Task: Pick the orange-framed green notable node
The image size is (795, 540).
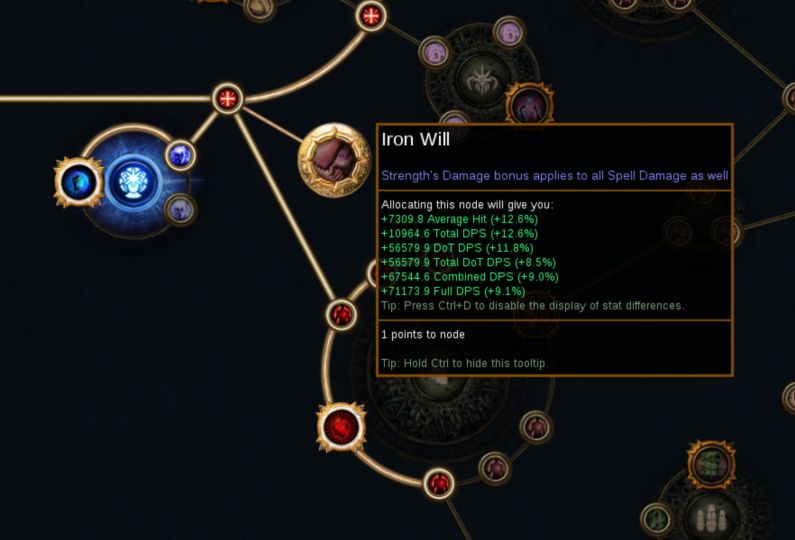Action: click(x=711, y=466)
